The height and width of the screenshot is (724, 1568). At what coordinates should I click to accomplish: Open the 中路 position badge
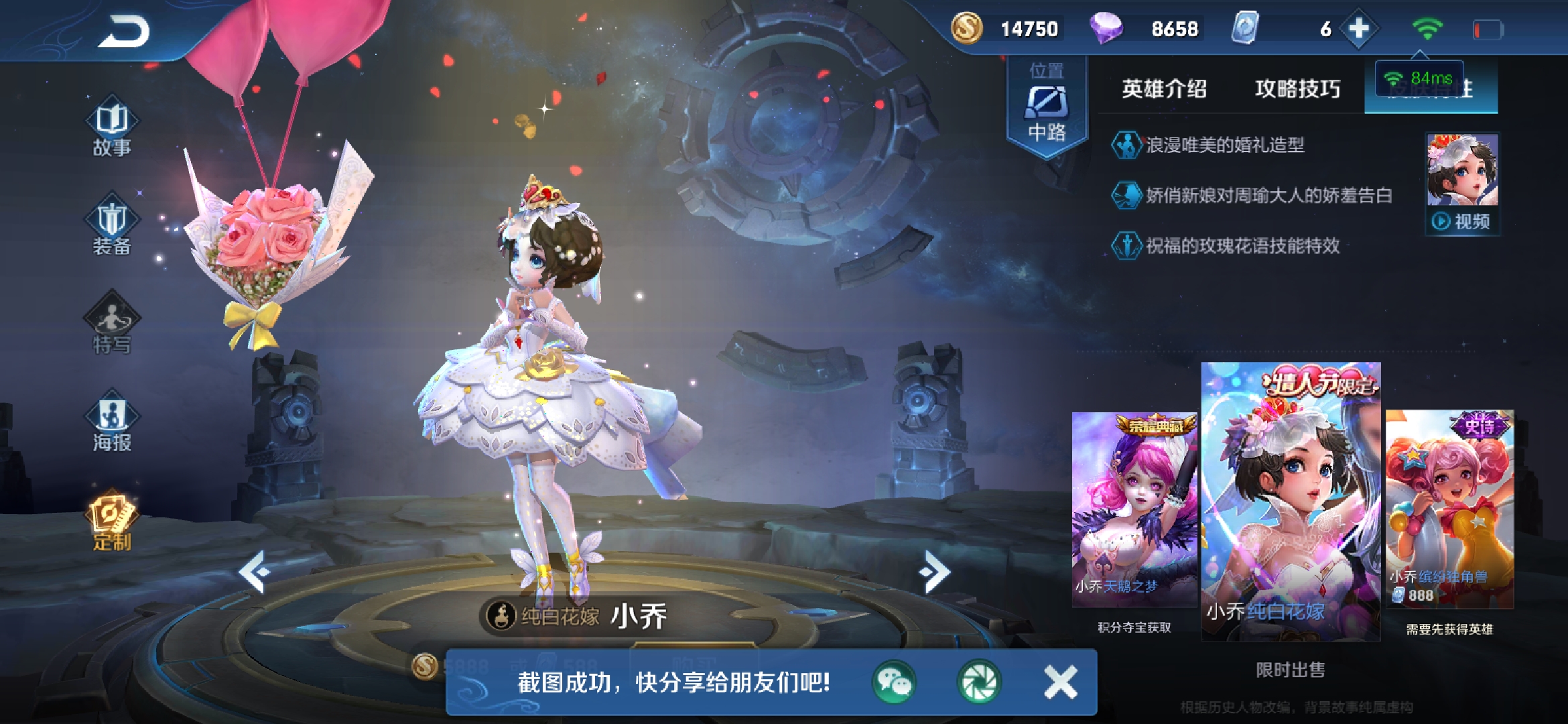point(1047,107)
